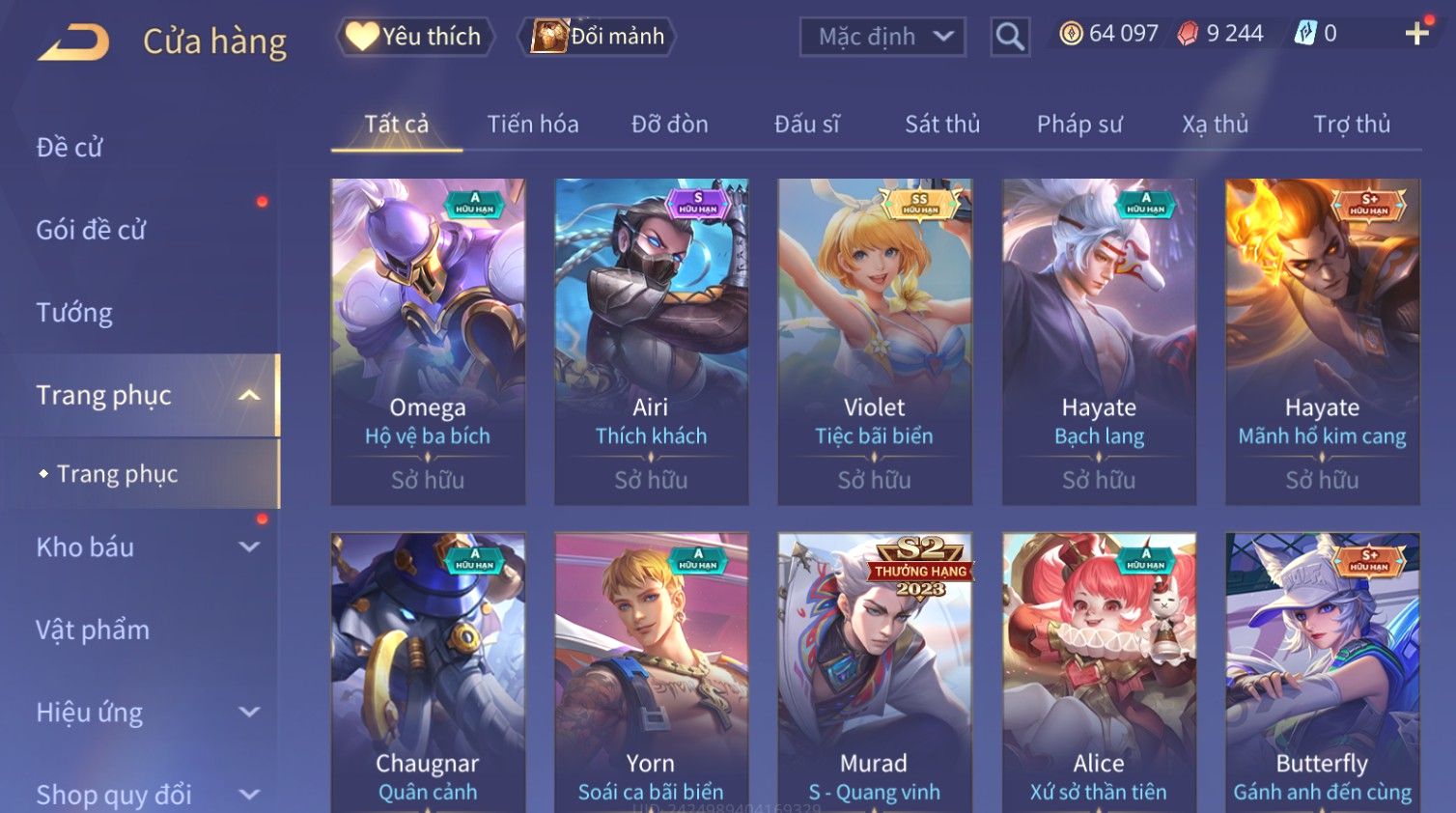
Task: Open the Tướng heroes section
Action: (74, 313)
